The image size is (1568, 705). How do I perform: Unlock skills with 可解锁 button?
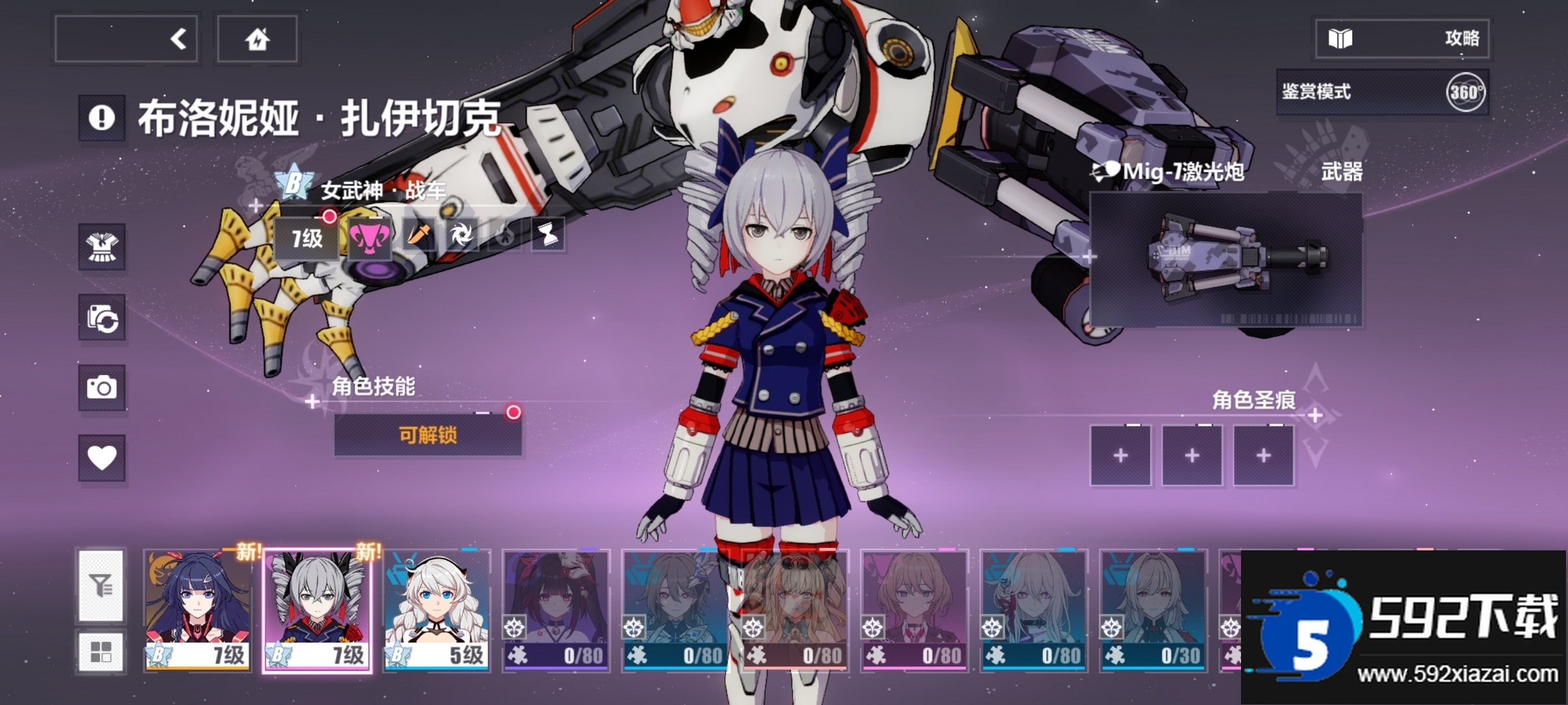coord(428,435)
